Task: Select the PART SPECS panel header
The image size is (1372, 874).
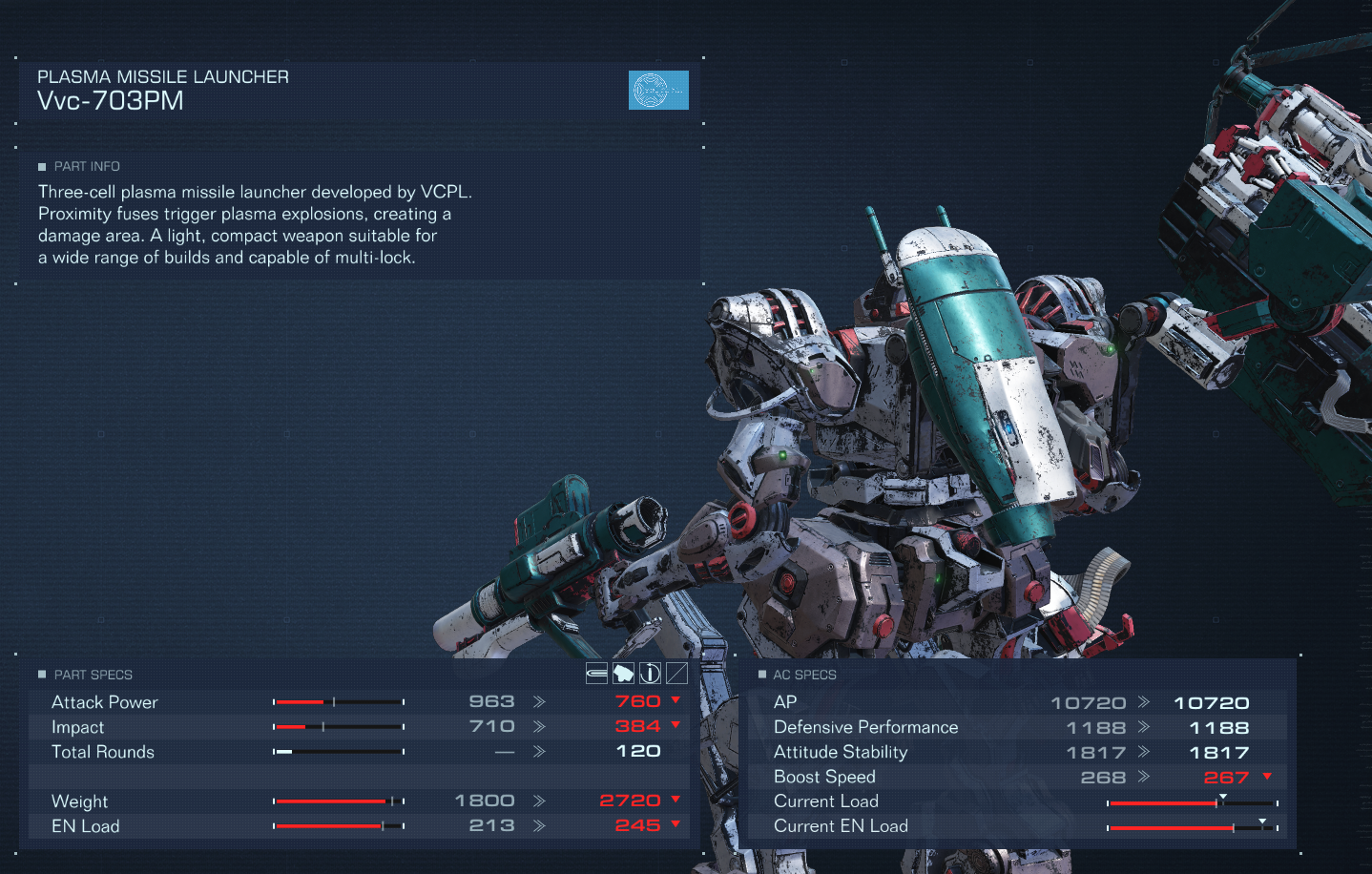Action: tap(92, 675)
